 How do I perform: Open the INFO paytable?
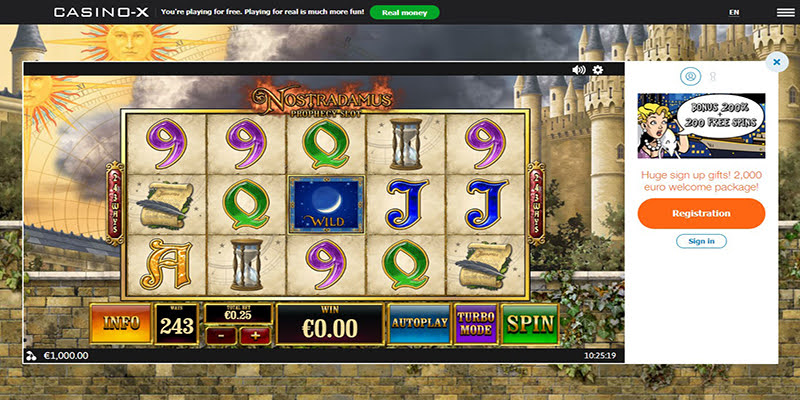(120, 324)
